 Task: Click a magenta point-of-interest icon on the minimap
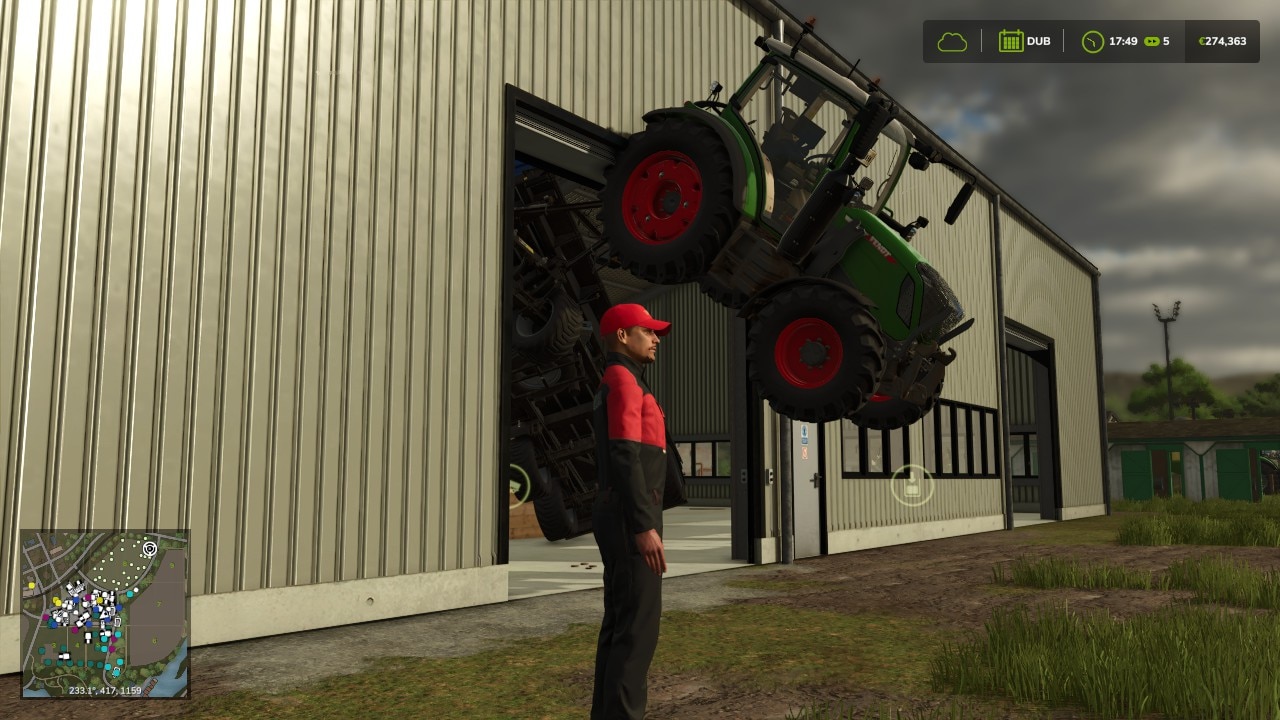point(88,596)
